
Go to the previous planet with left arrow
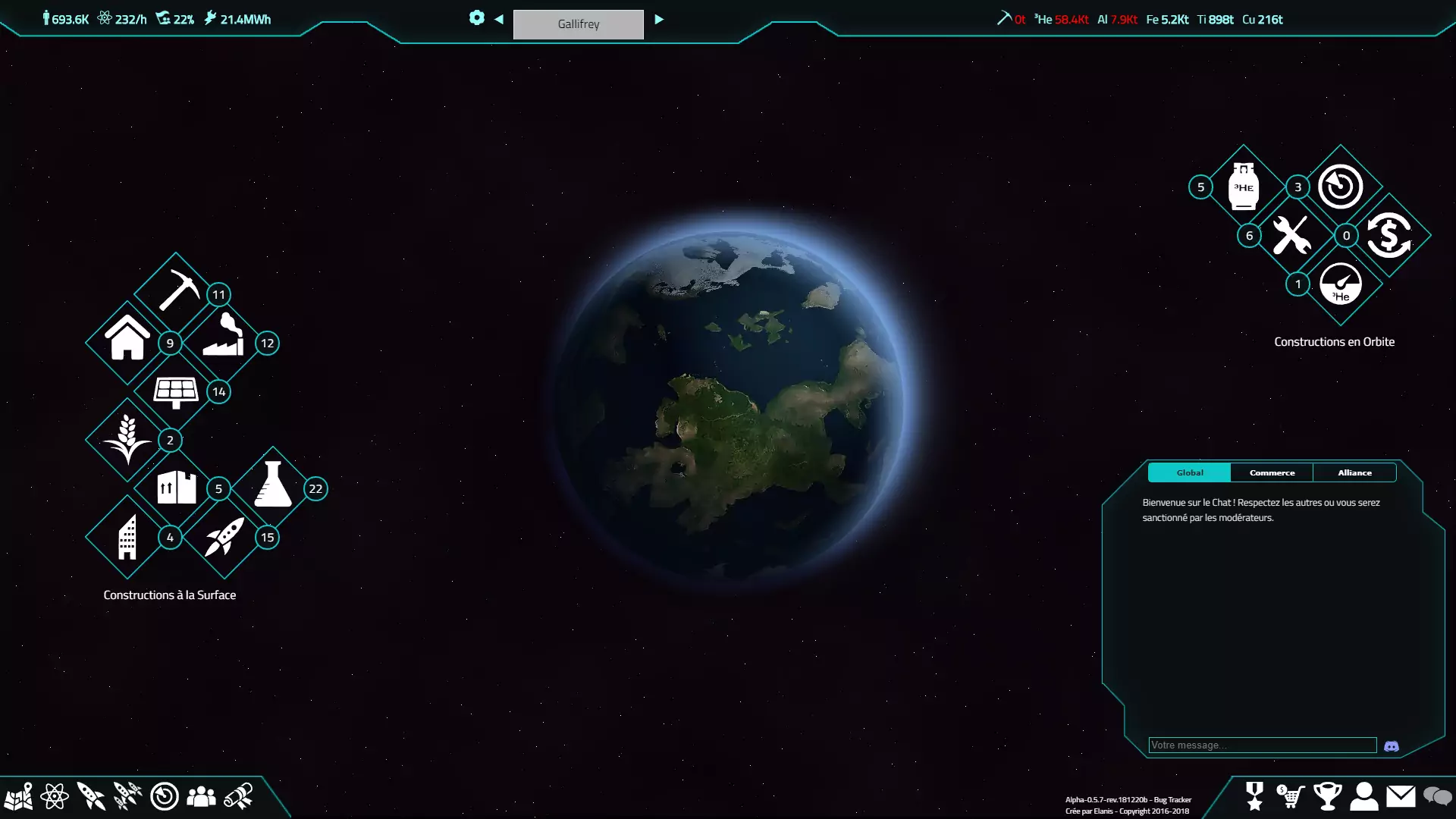(x=499, y=20)
